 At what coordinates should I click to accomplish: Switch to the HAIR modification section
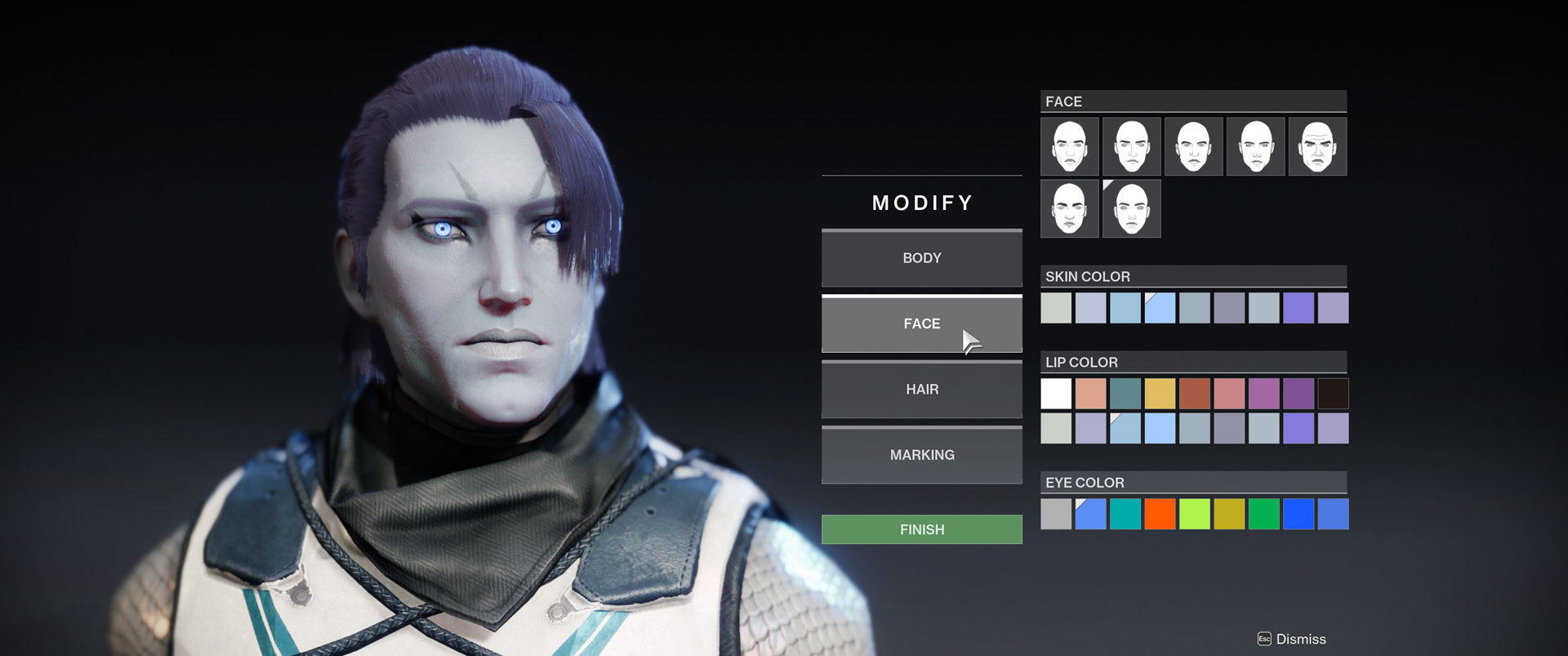[921, 390]
